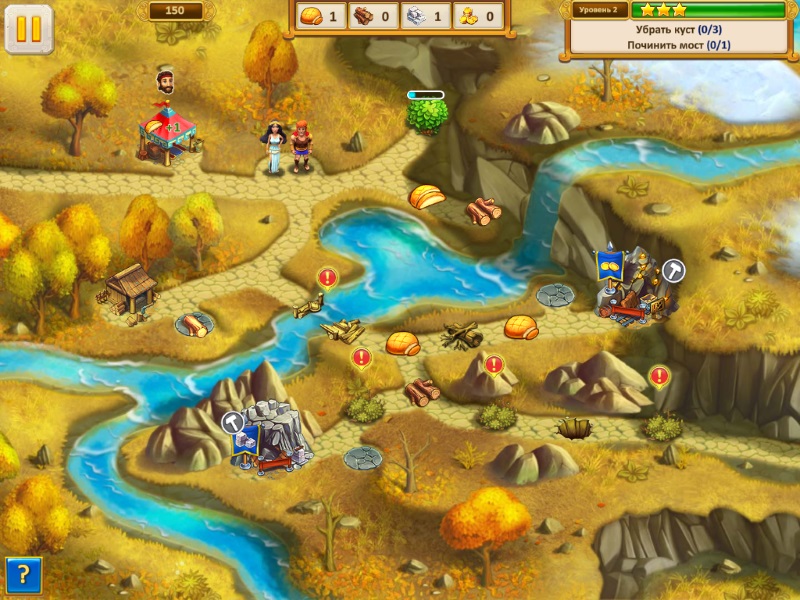
Task: Pause the game with the orange button
Action: coord(29,29)
